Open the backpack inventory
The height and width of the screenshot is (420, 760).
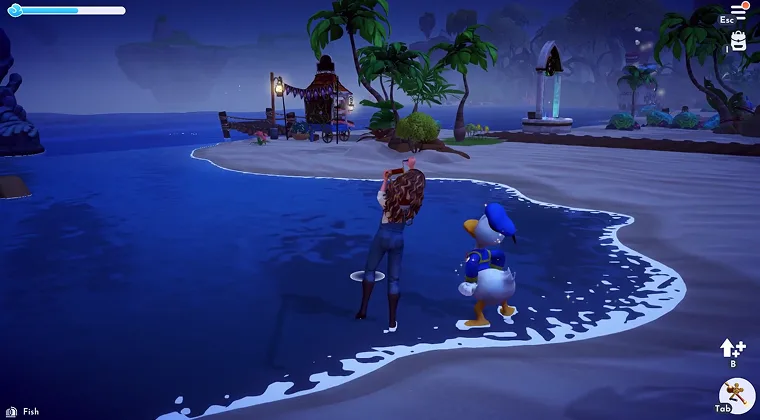pyautogui.click(x=739, y=41)
